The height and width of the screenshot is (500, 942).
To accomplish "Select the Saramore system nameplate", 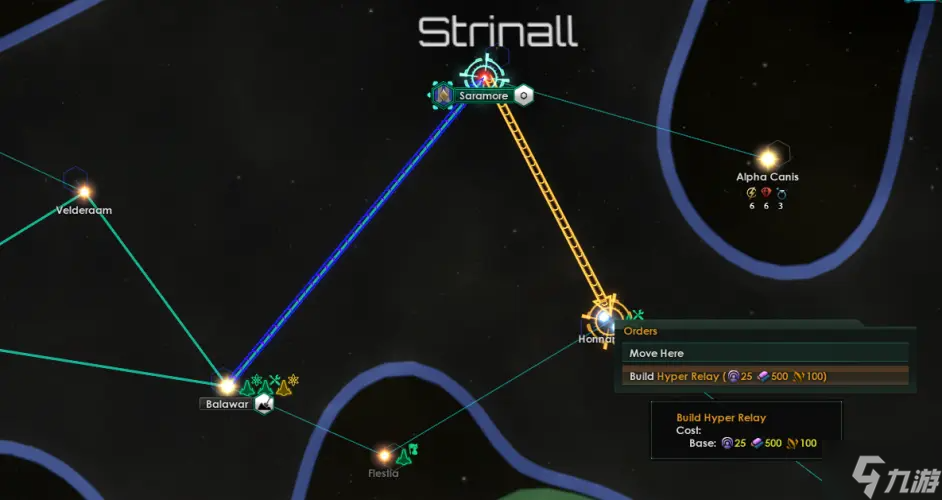I will pos(484,96).
